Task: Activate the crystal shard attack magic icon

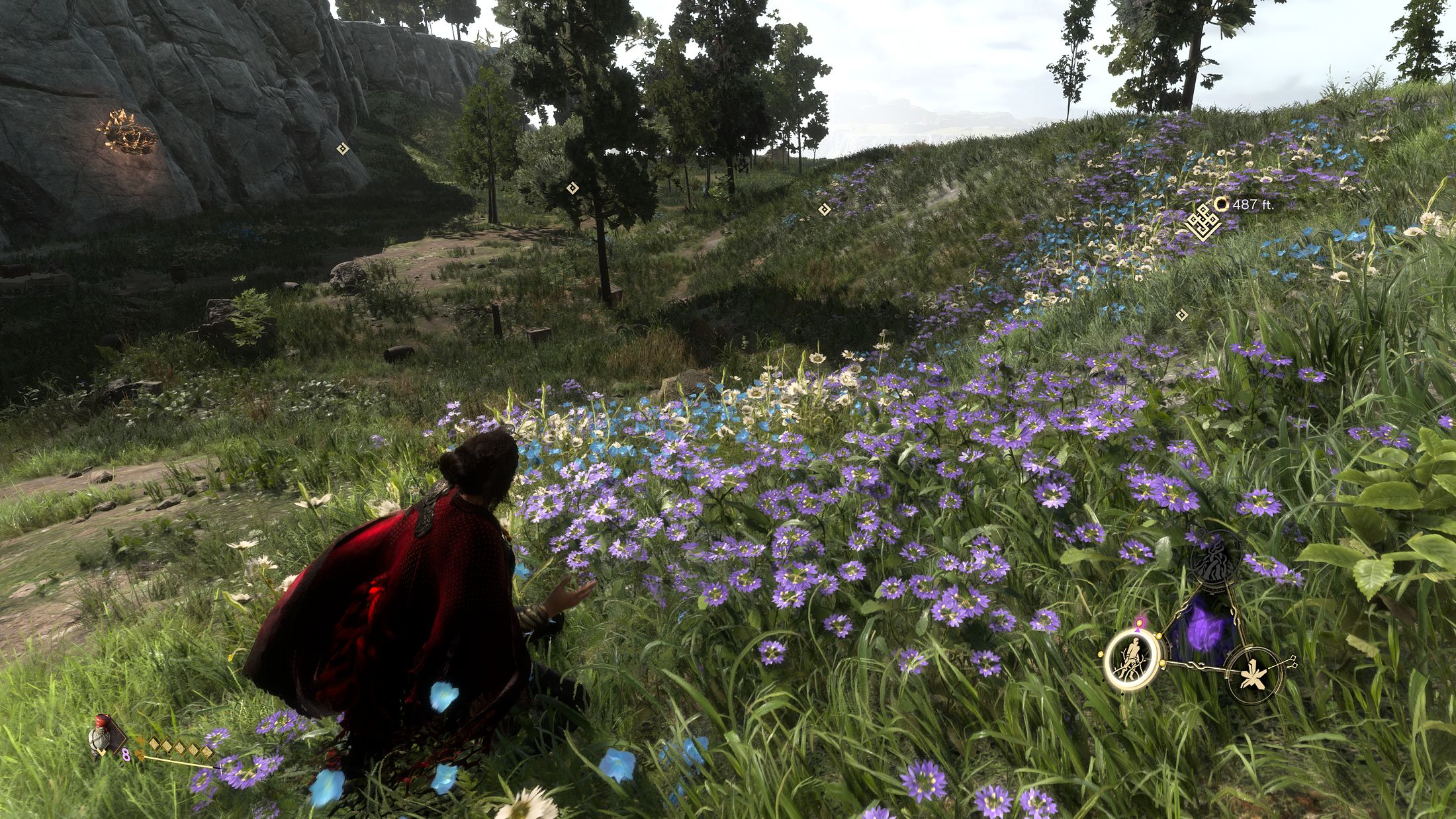Action: pyautogui.click(x=1251, y=673)
